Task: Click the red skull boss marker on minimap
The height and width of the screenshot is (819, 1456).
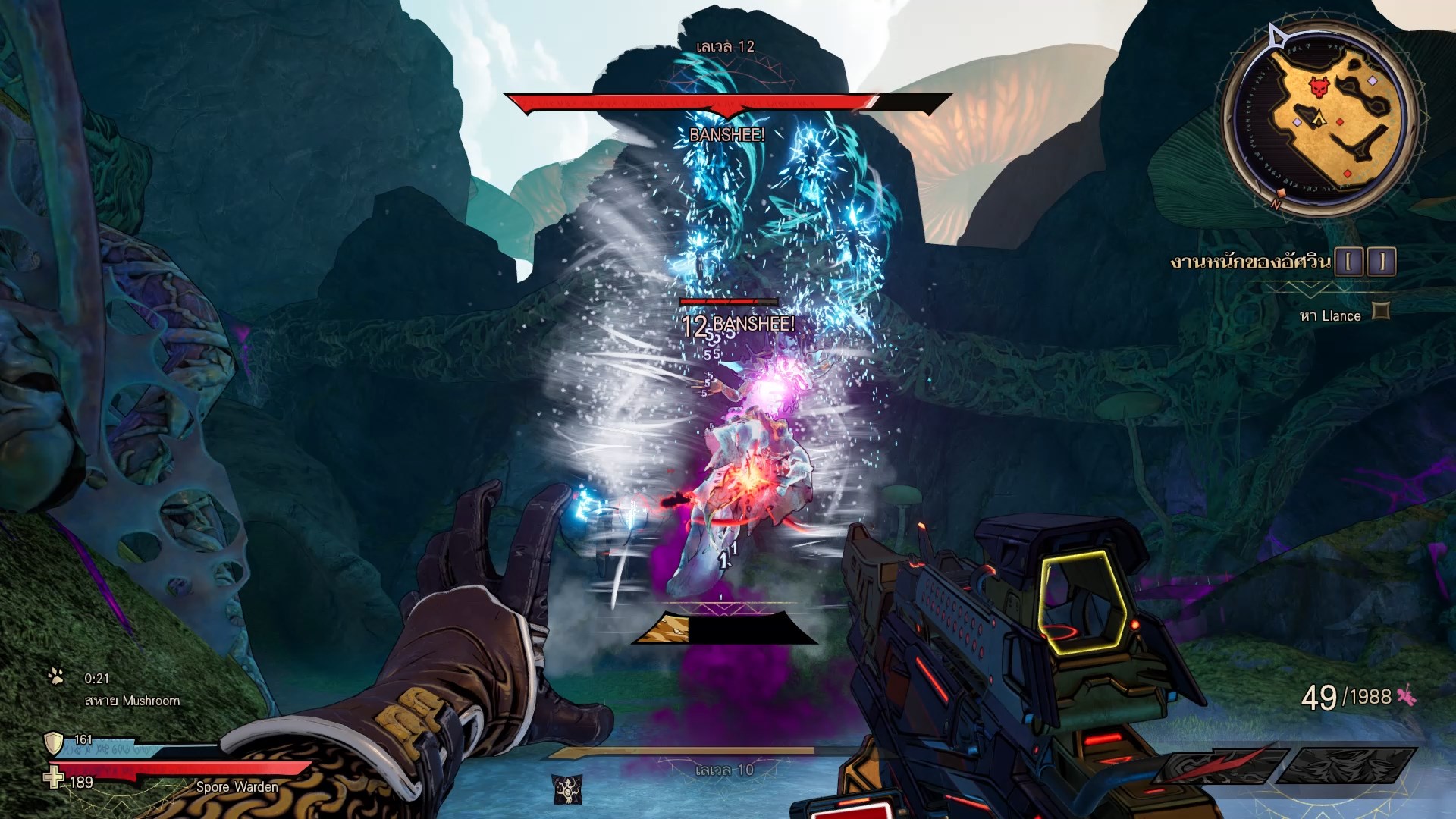Action: tap(1319, 87)
